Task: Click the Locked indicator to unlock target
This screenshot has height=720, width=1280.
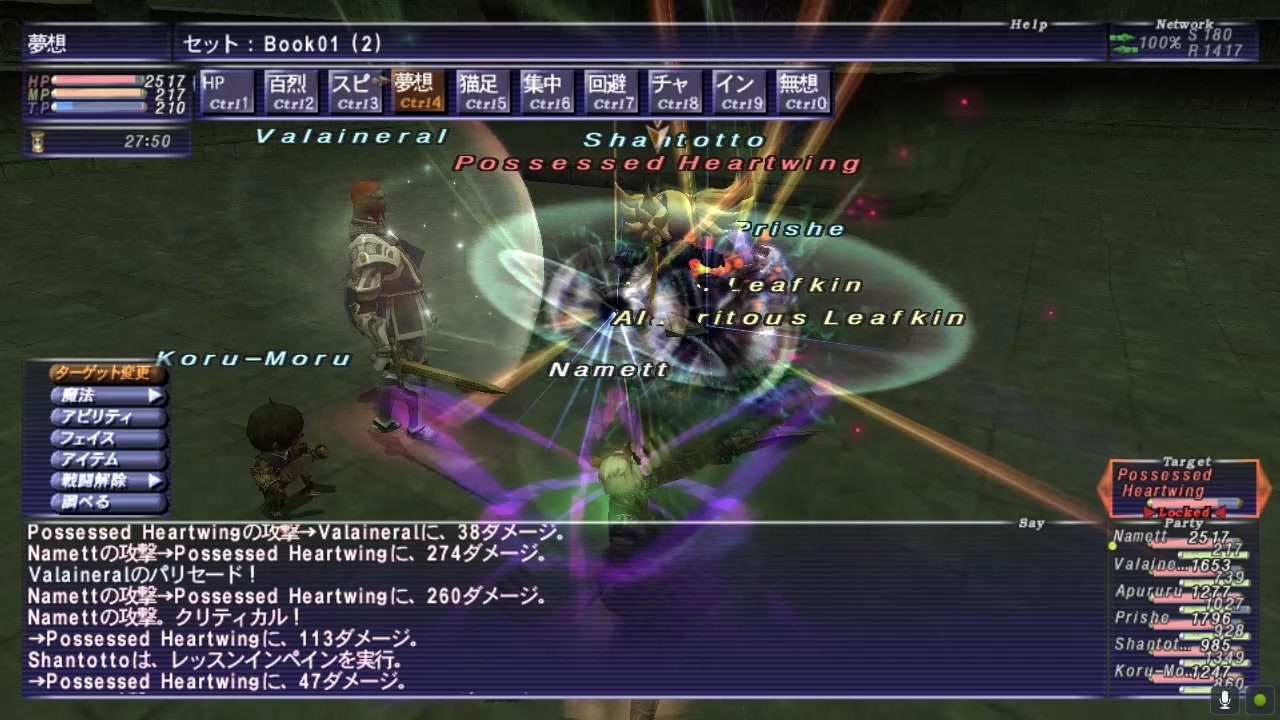Action: point(1186,512)
